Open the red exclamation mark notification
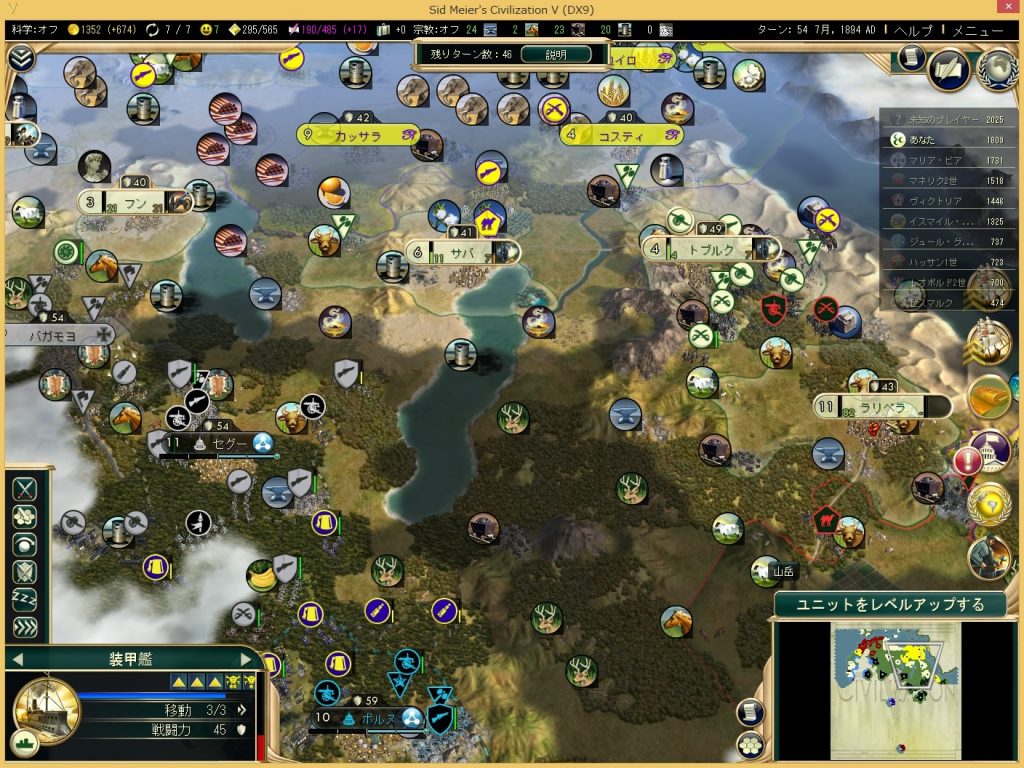 click(968, 461)
